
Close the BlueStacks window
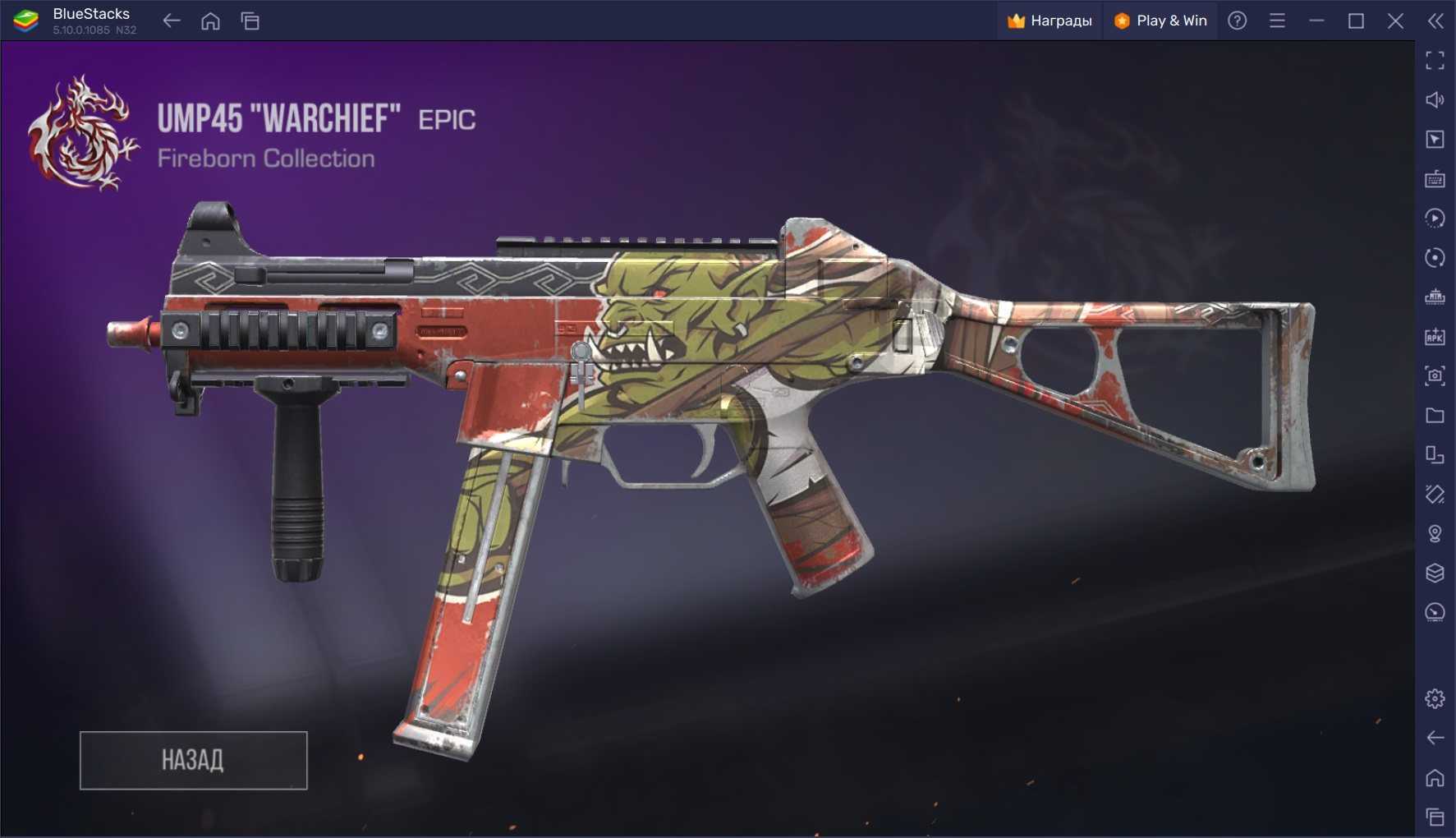[x=1394, y=21]
